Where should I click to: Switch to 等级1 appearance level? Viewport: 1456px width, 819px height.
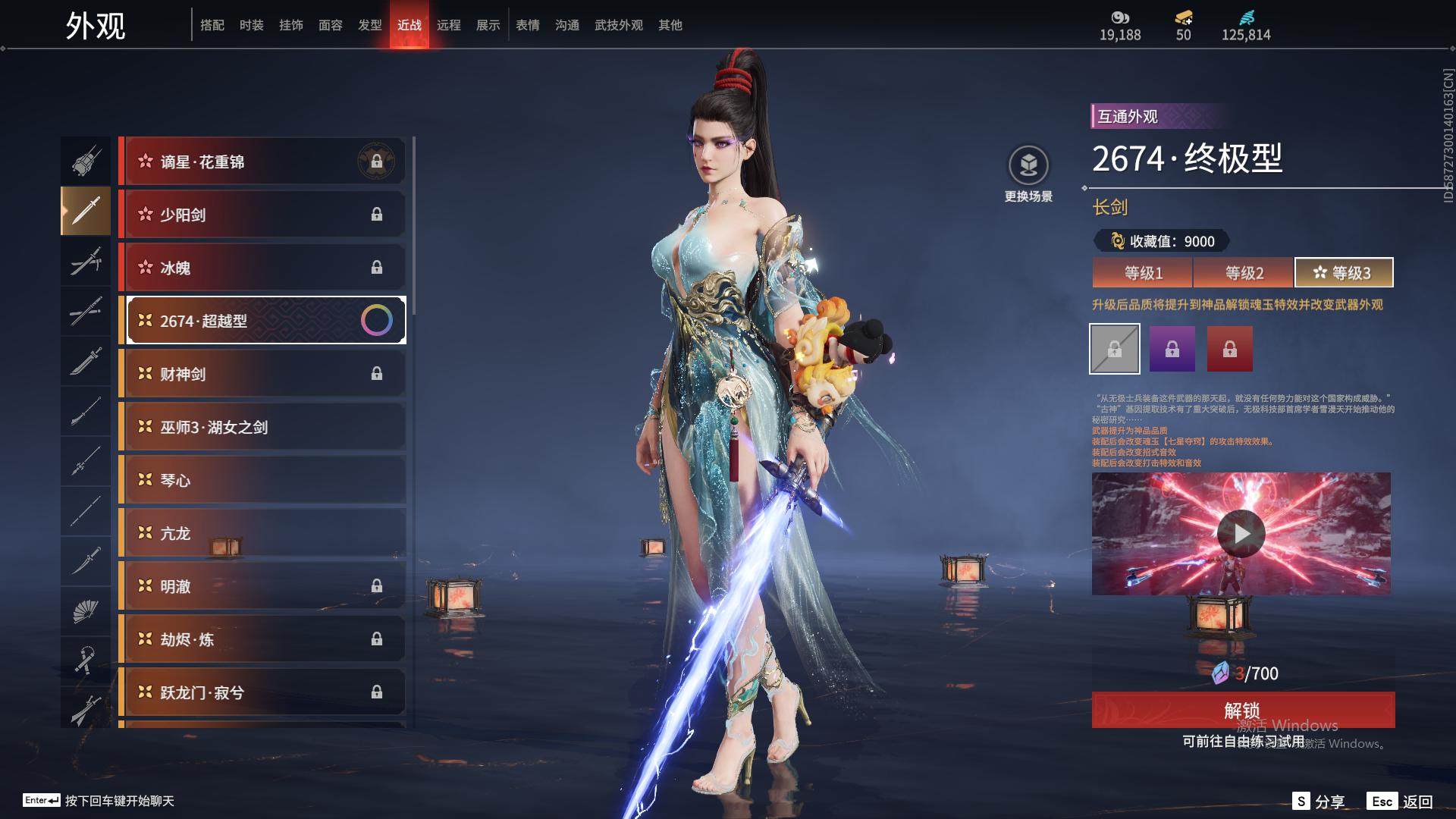(1143, 273)
